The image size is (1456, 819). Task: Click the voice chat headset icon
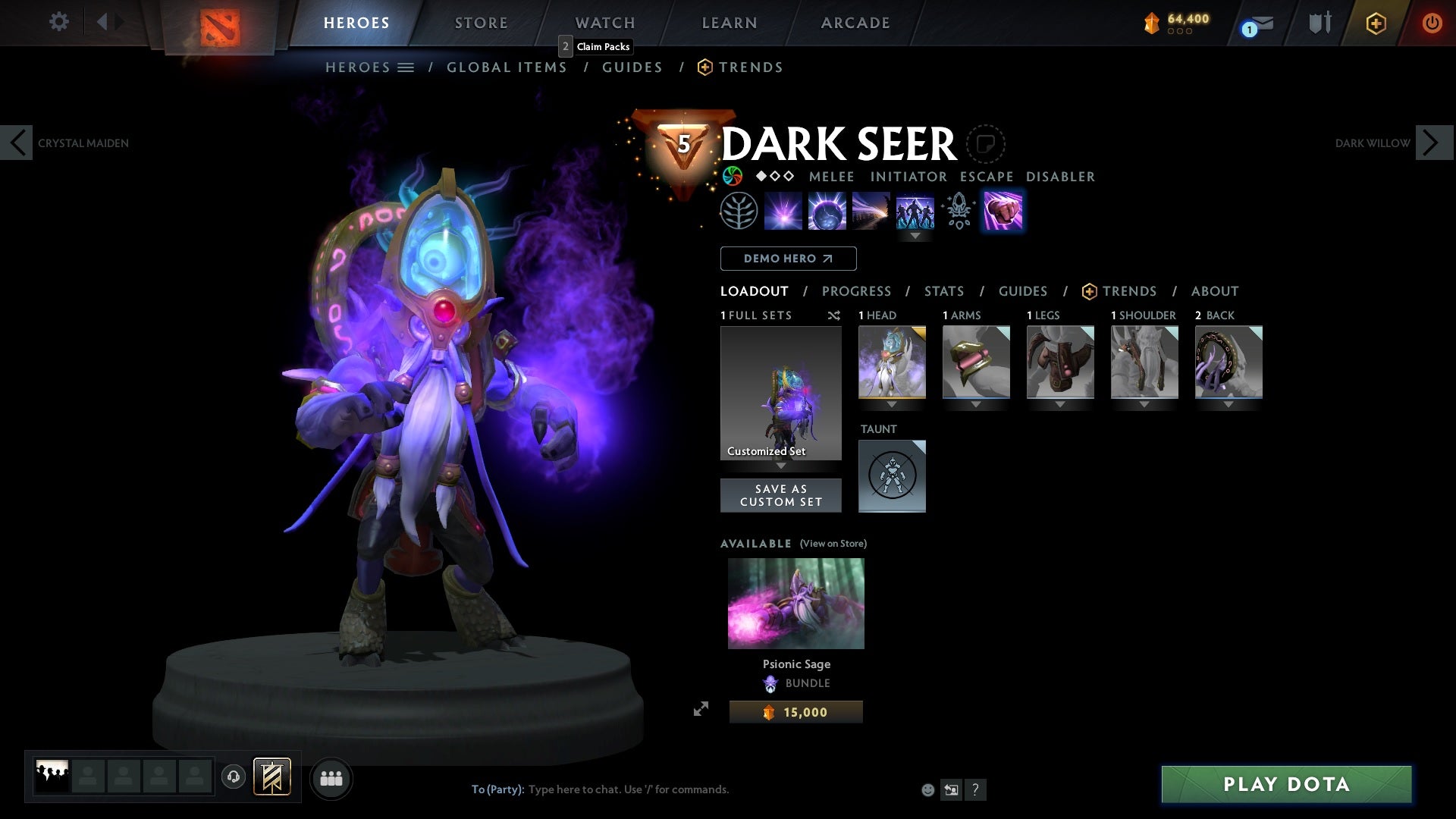click(x=234, y=777)
